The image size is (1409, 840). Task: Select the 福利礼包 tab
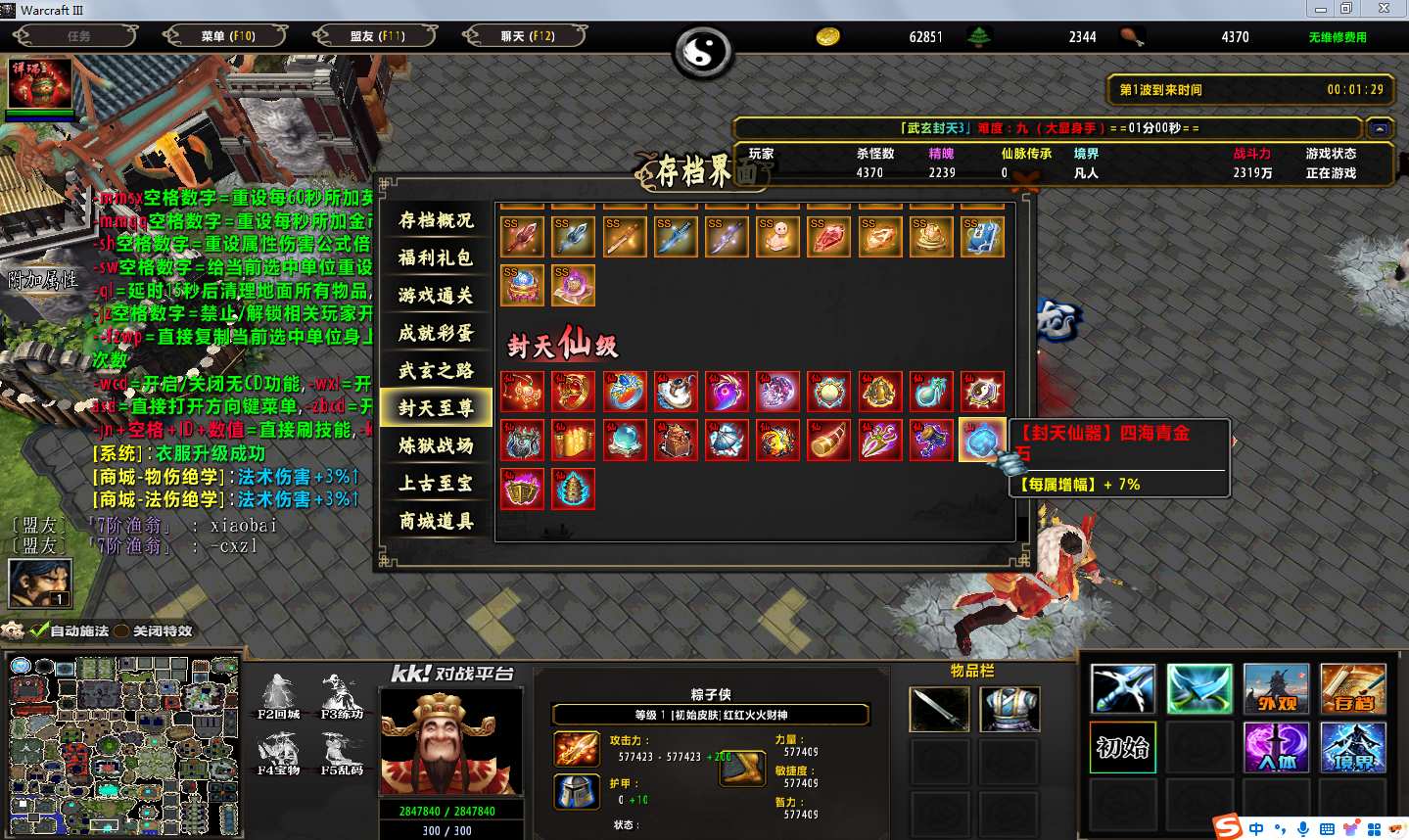(436, 257)
